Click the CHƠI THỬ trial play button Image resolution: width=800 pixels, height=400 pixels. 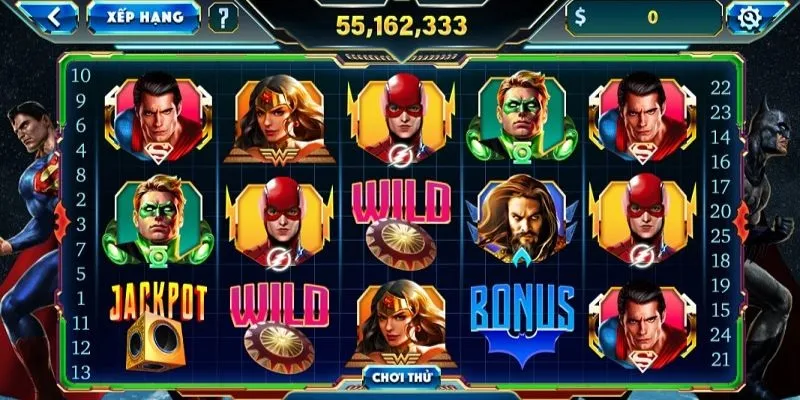(x=398, y=377)
